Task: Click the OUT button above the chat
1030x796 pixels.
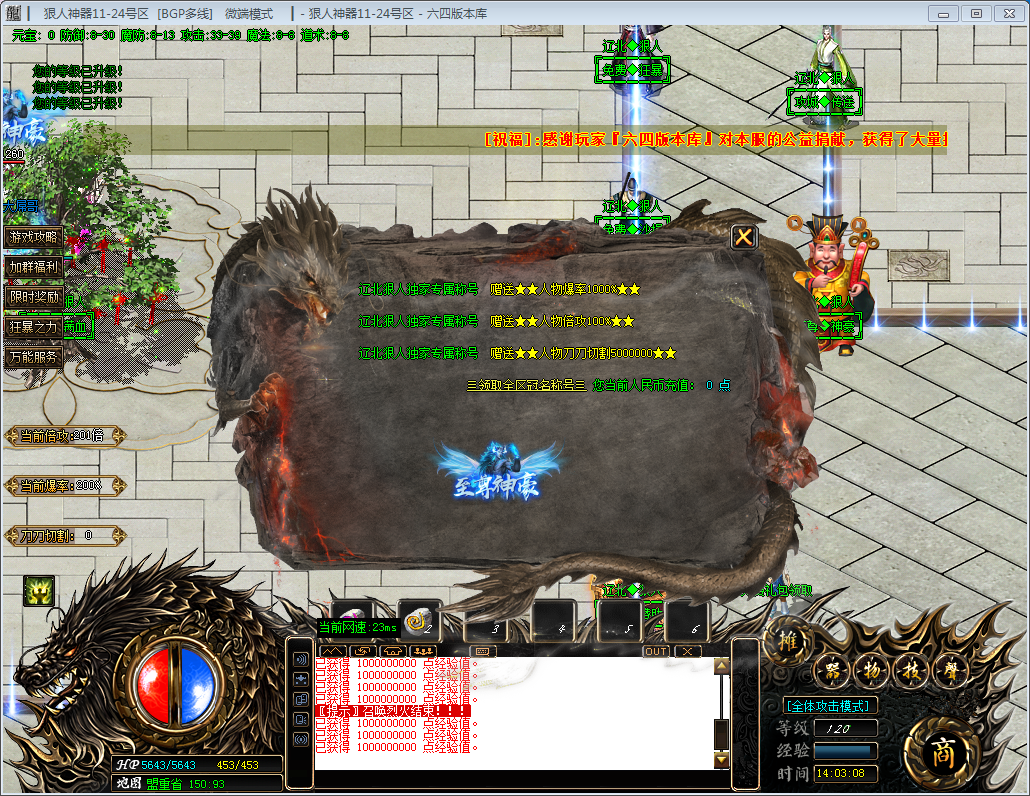Action: 655,651
